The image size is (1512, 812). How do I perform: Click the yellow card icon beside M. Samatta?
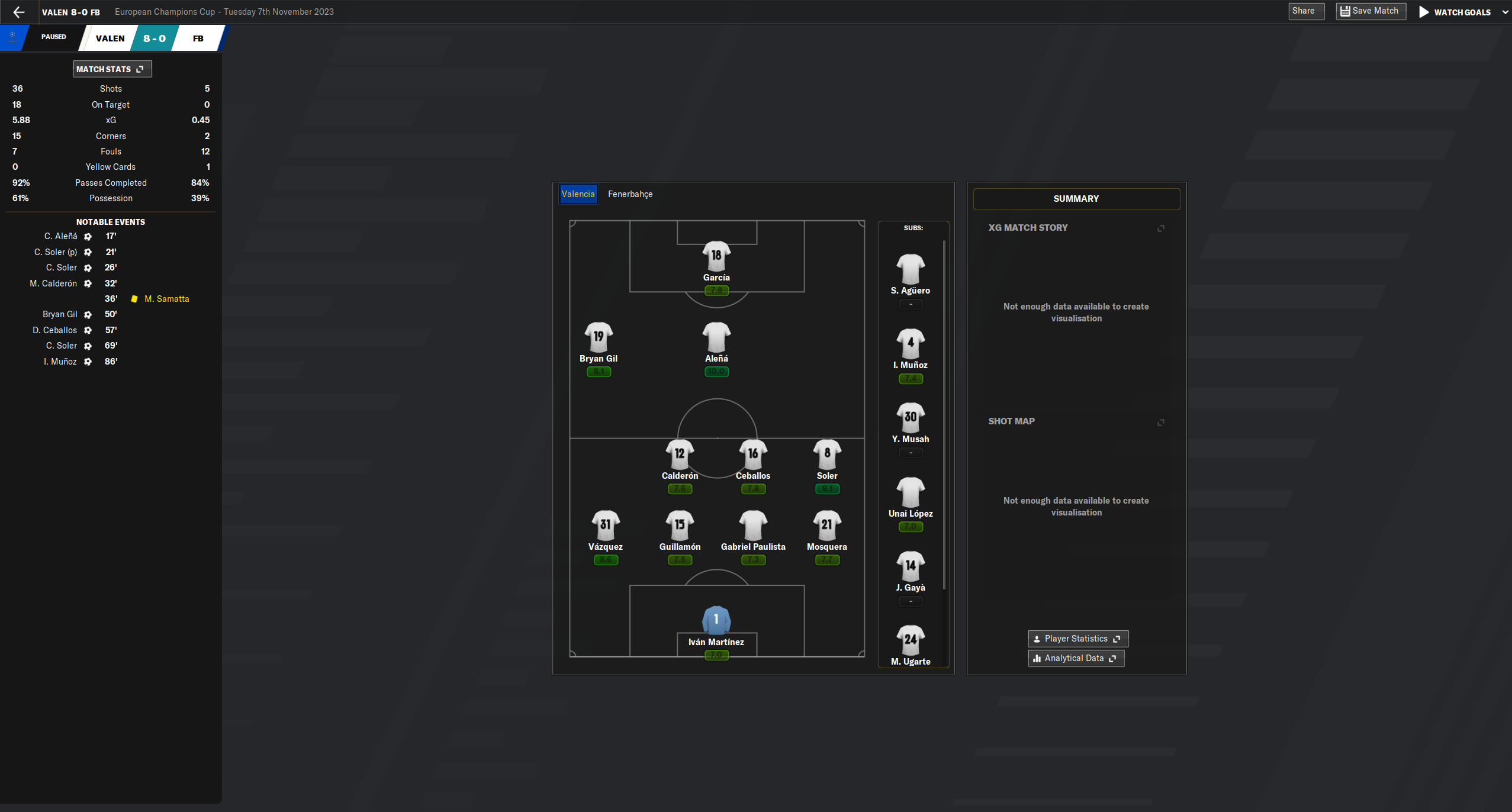pos(135,298)
